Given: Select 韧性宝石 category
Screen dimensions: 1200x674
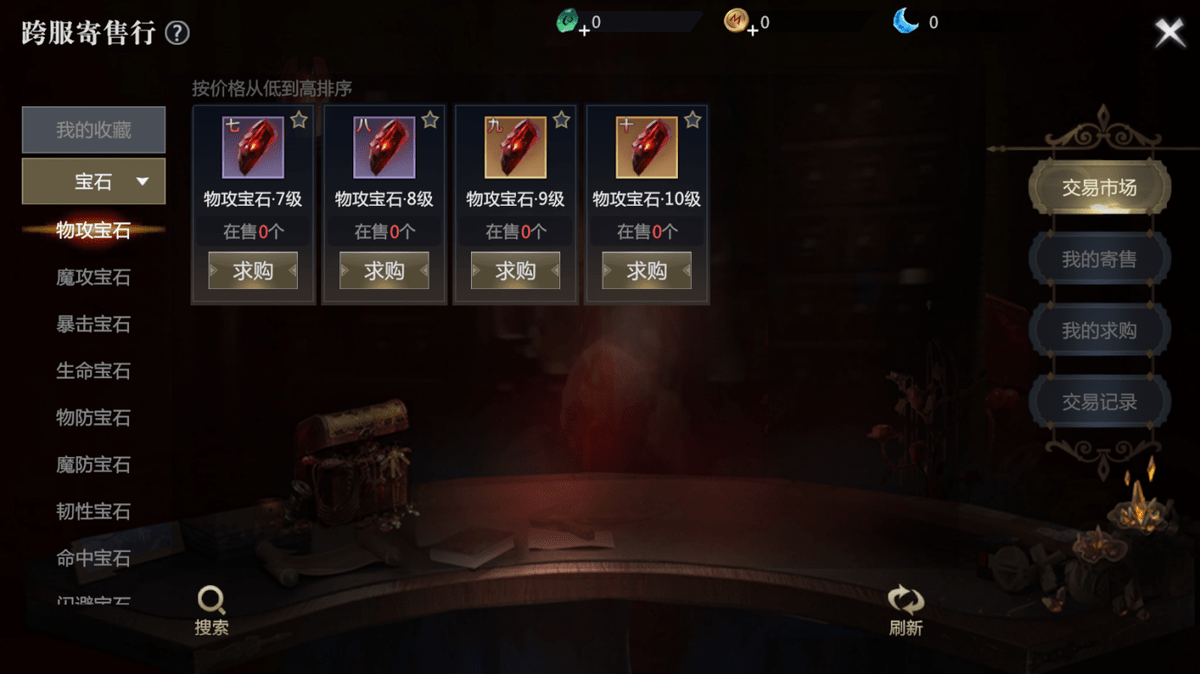Looking at the screenshot, I should point(93,512).
